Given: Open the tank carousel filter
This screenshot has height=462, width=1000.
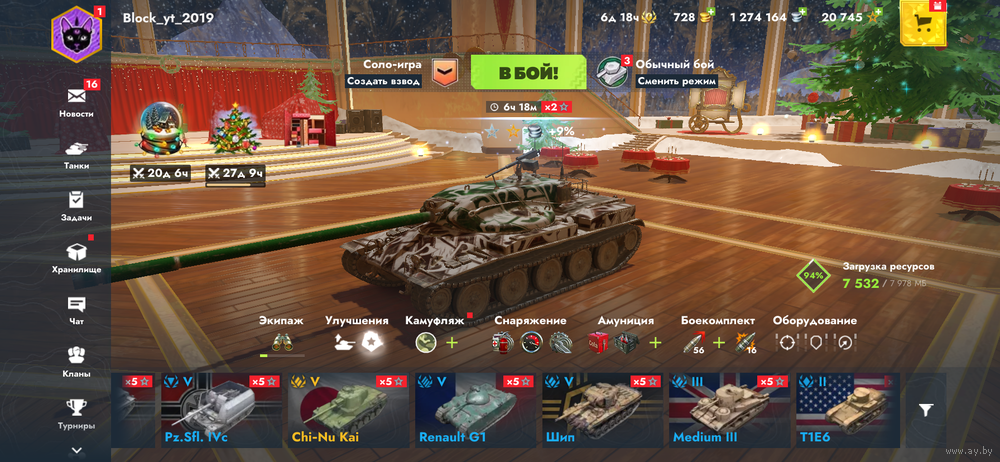Looking at the screenshot, I should point(926,409).
